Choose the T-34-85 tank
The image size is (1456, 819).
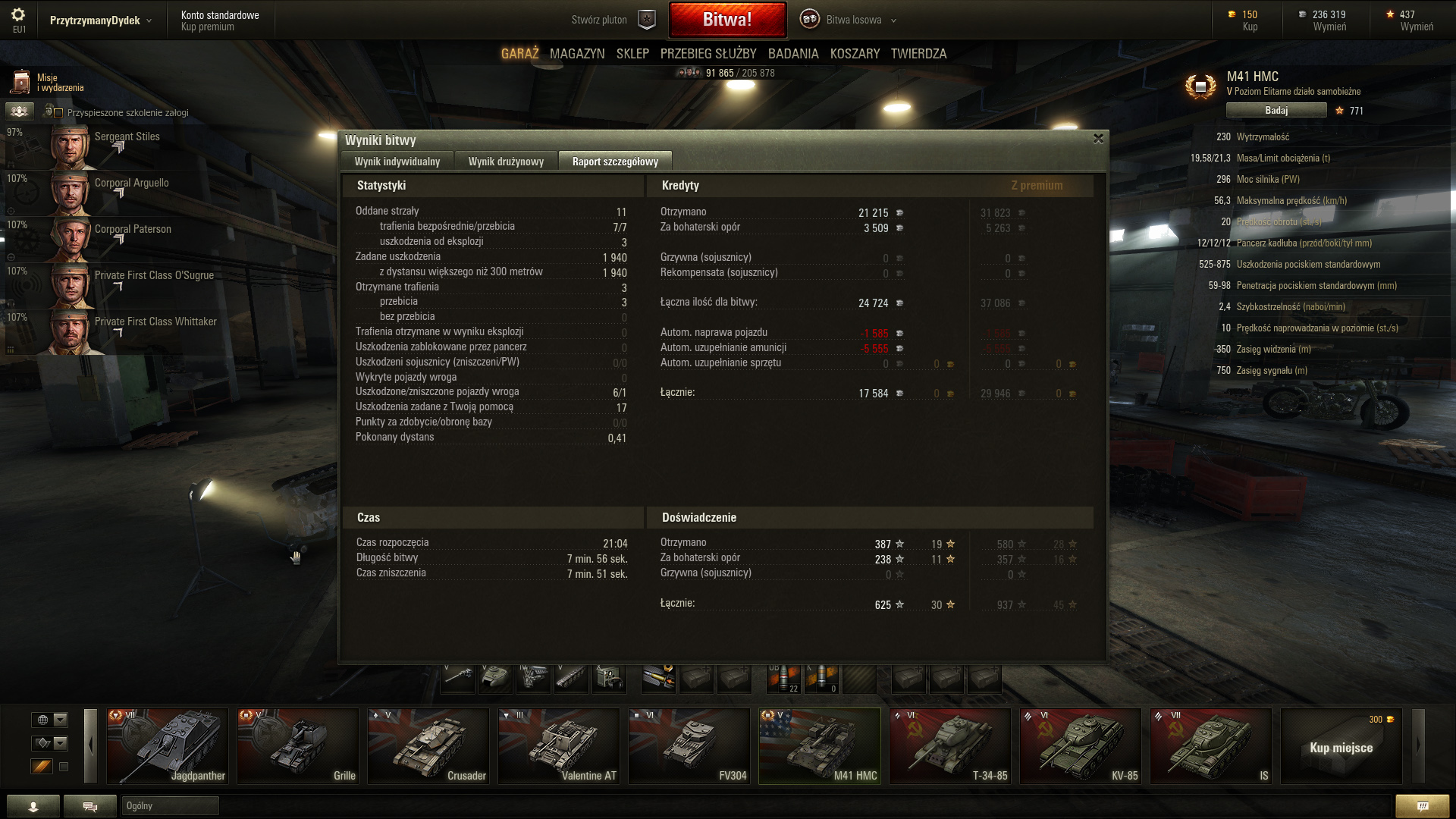(950, 746)
